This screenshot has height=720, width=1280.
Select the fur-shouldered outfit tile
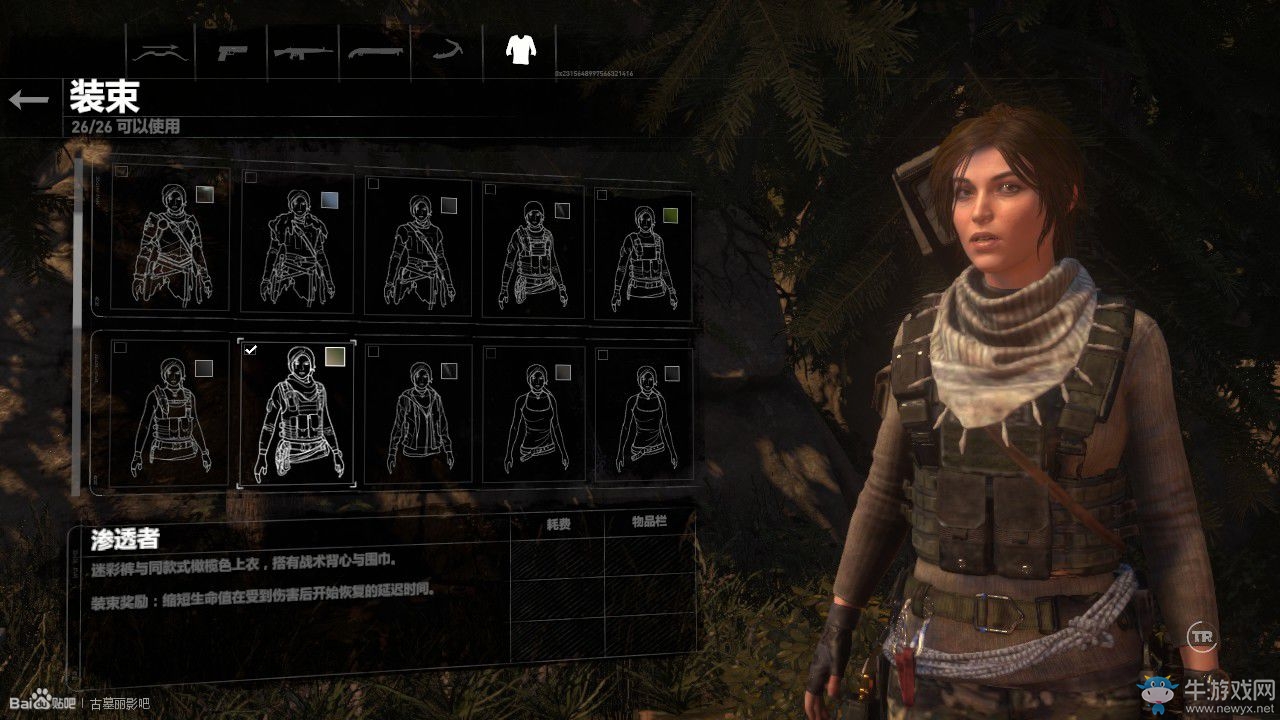tap(297, 244)
